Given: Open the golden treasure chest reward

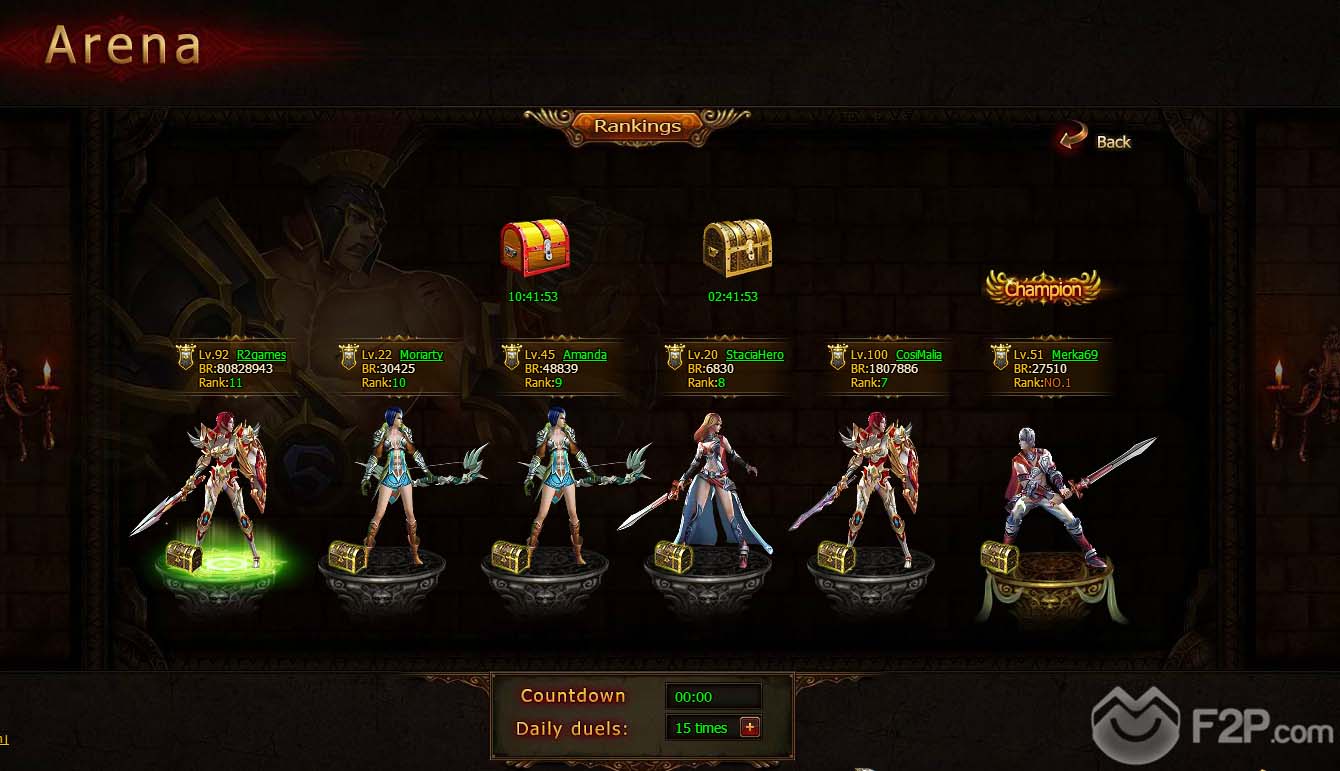Looking at the screenshot, I should coord(737,247).
